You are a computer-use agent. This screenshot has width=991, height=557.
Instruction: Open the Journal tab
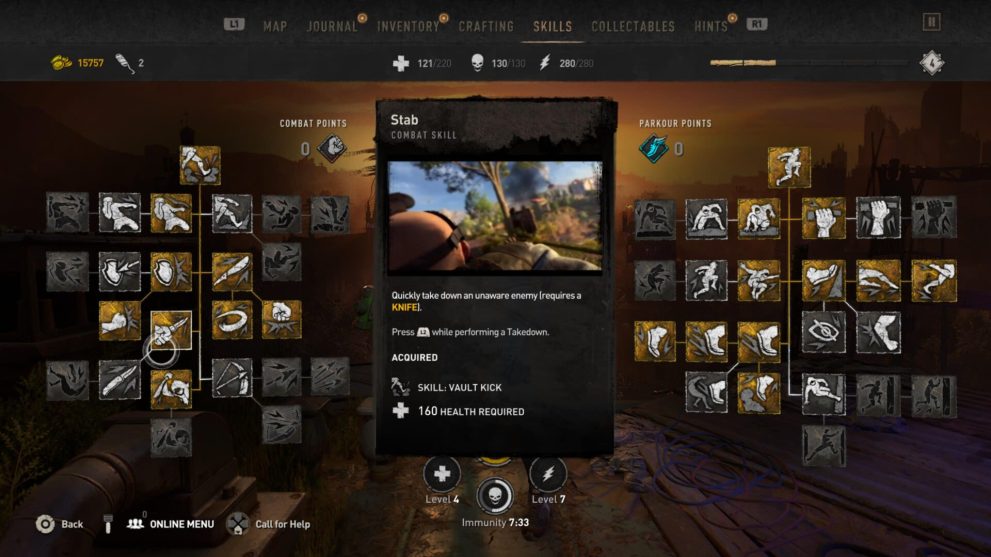332,26
